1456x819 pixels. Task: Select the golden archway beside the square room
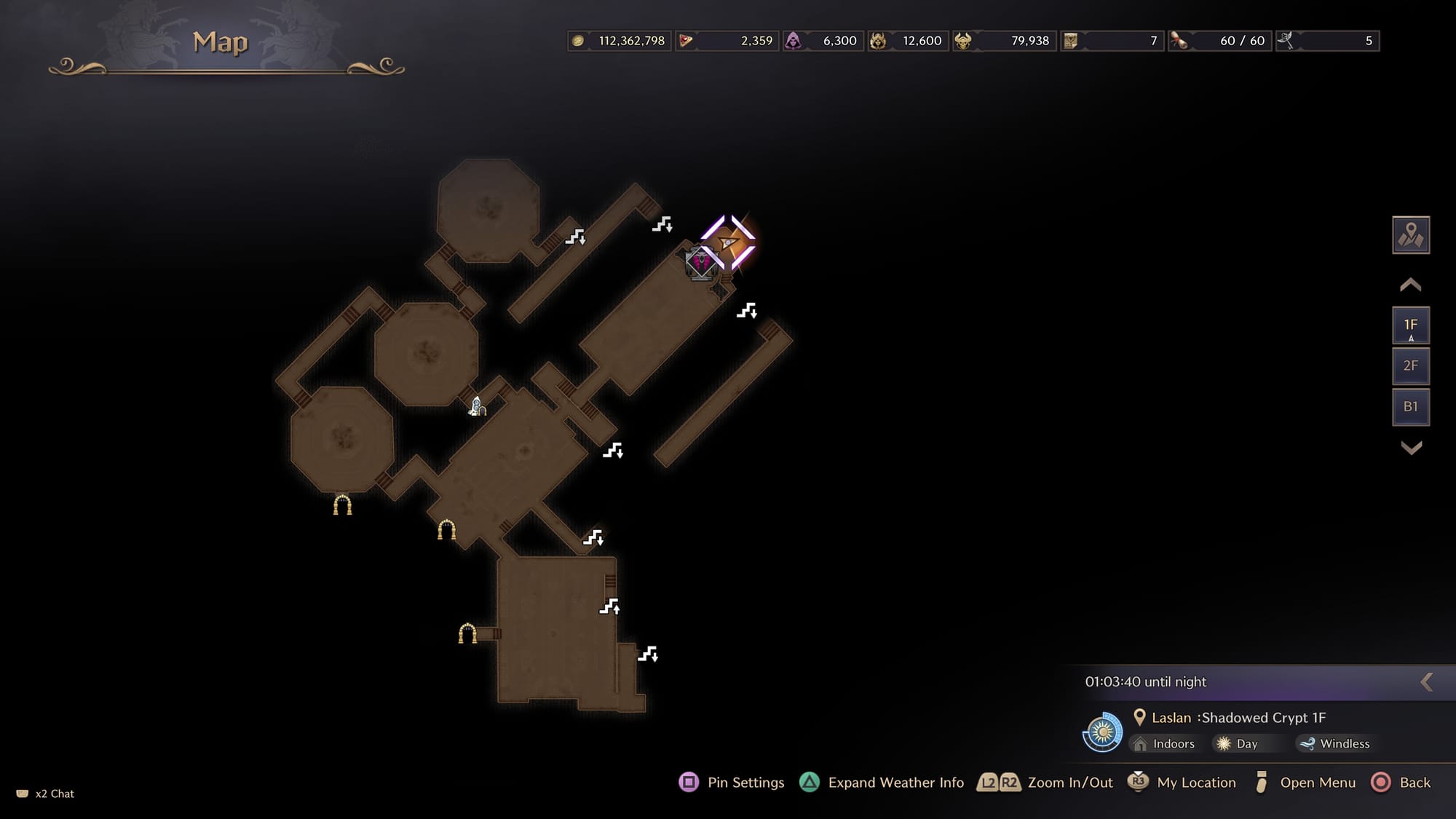coord(467,633)
